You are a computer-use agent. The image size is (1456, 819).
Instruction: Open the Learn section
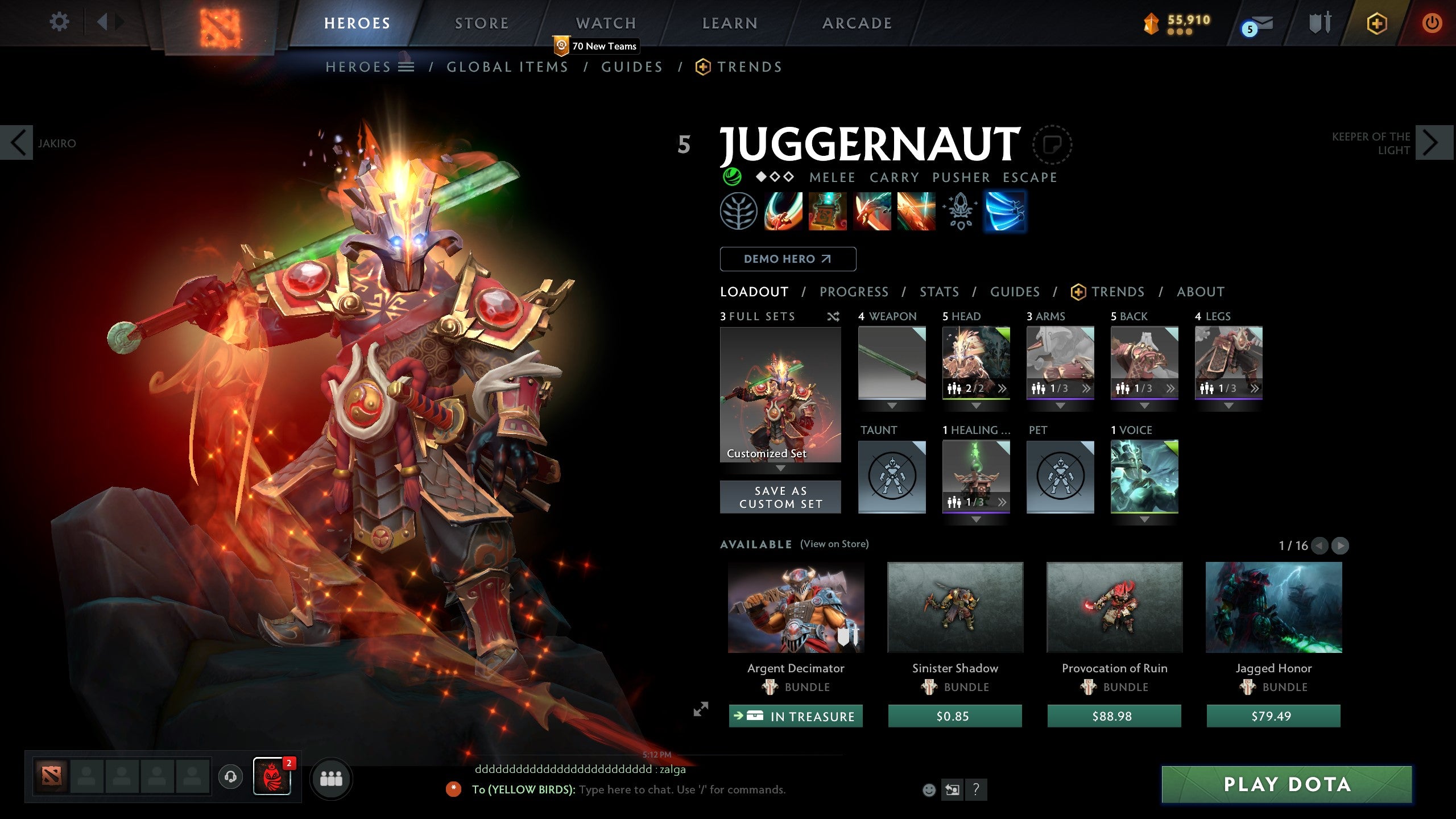pos(730,23)
